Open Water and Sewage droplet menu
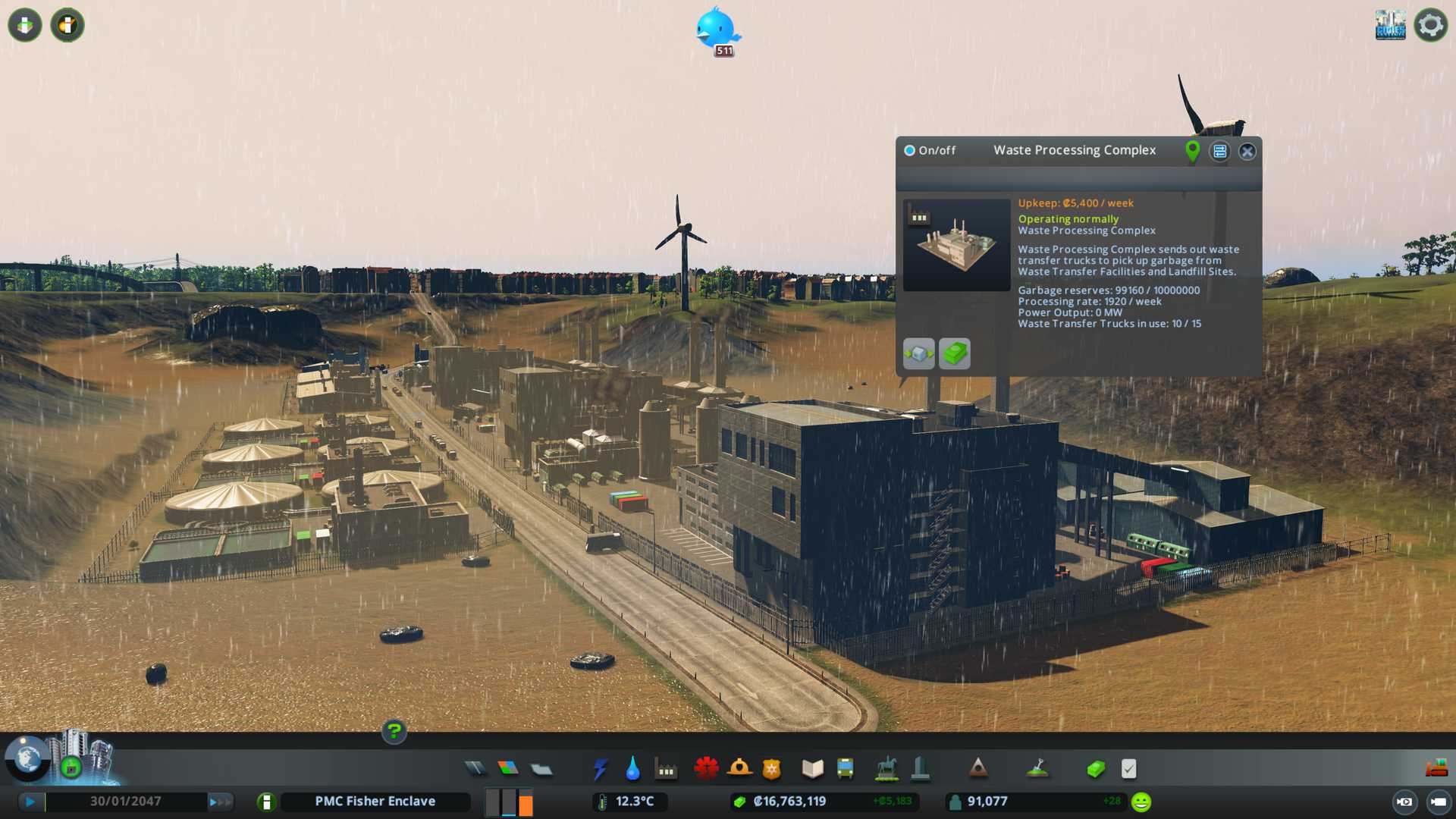Viewport: 1456px width, 819px height. point(632,769)
